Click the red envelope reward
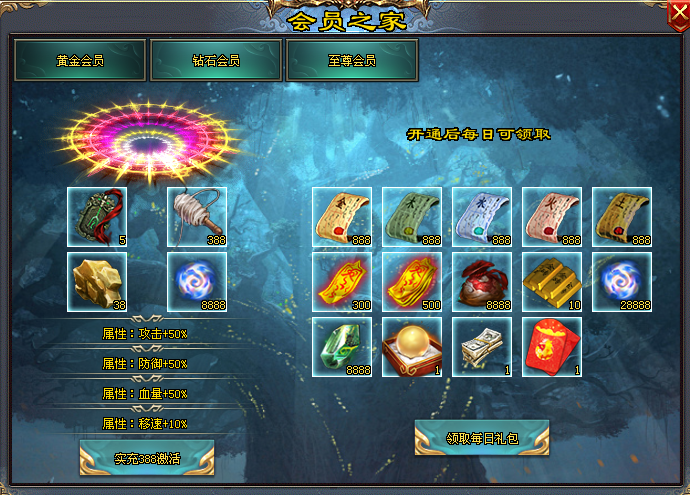 tap(552, 347)
